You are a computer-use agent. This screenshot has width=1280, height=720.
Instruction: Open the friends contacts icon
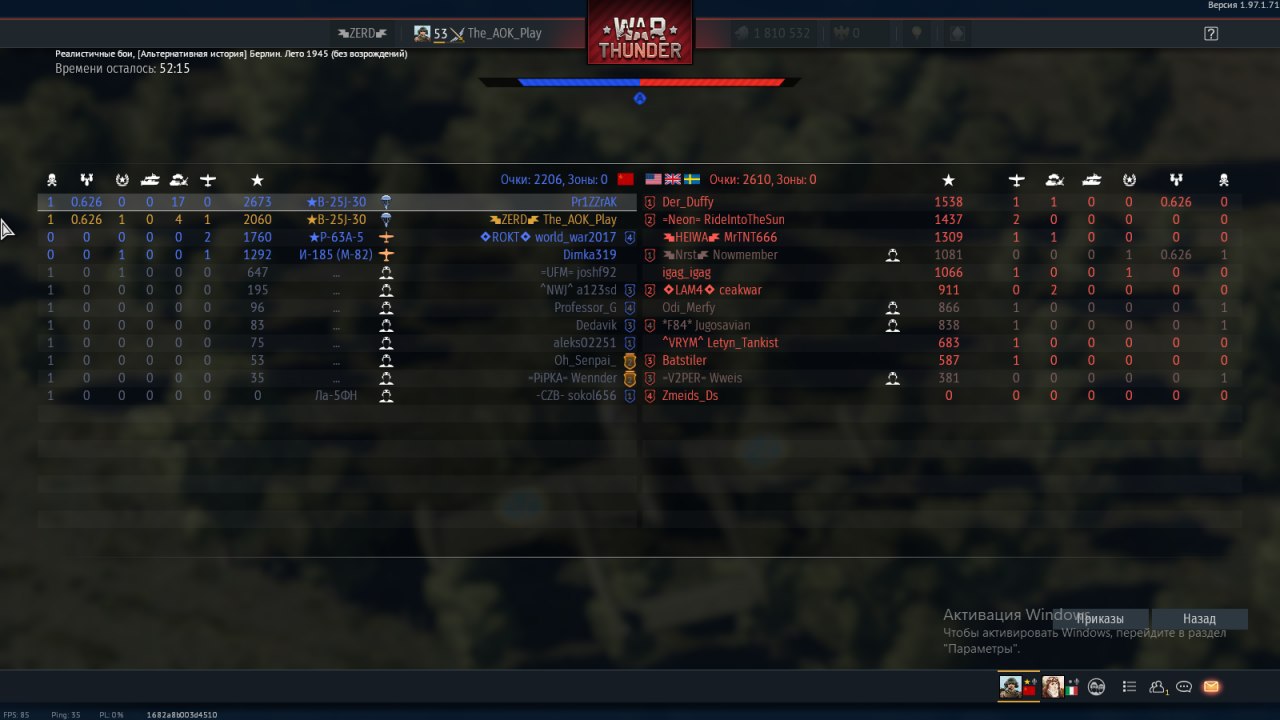tap(1158, 687)
